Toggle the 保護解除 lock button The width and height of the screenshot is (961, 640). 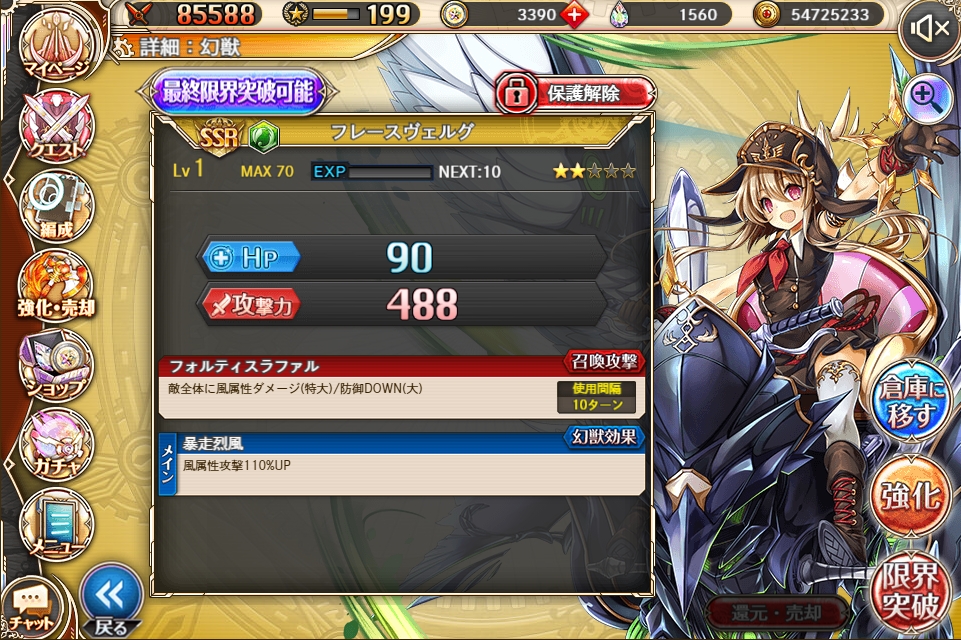click(x=574, y=93)
